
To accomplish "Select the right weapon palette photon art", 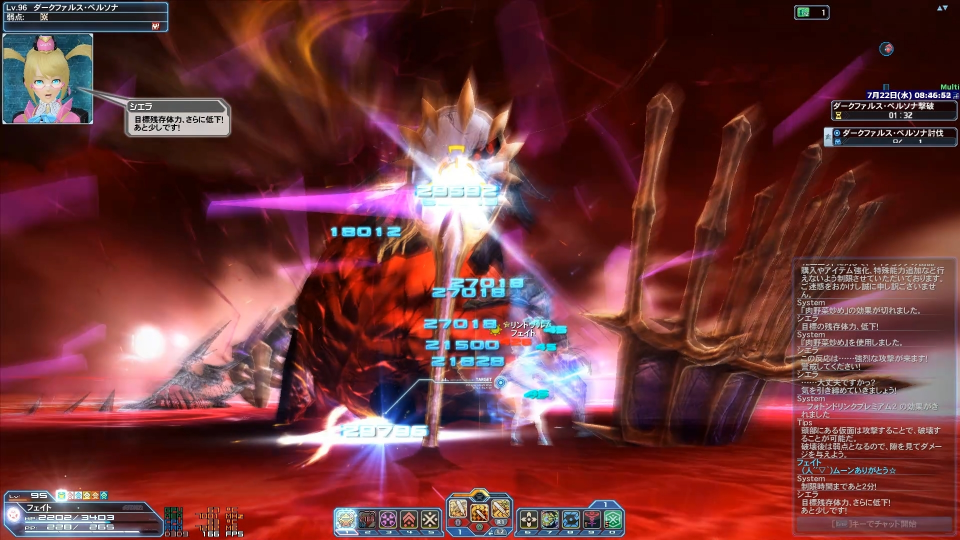I will coord(500,509).
